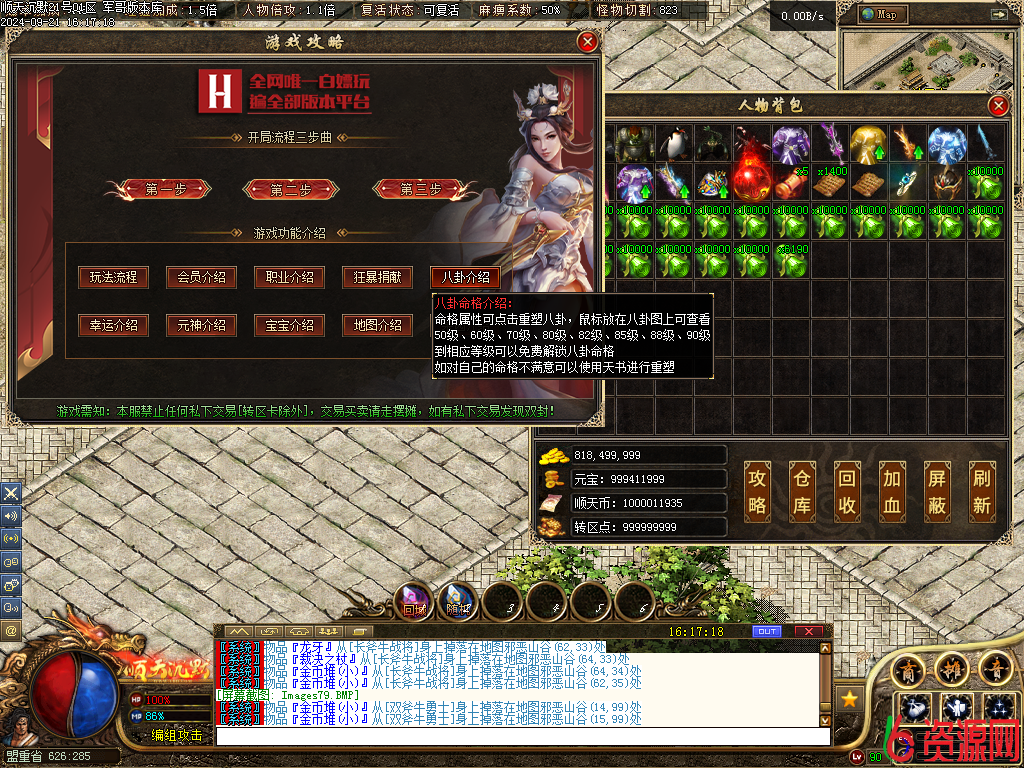Open the 幸运介绍 luck introduction
Viewport: 1024px width, 768px height.
pos(113,325)
